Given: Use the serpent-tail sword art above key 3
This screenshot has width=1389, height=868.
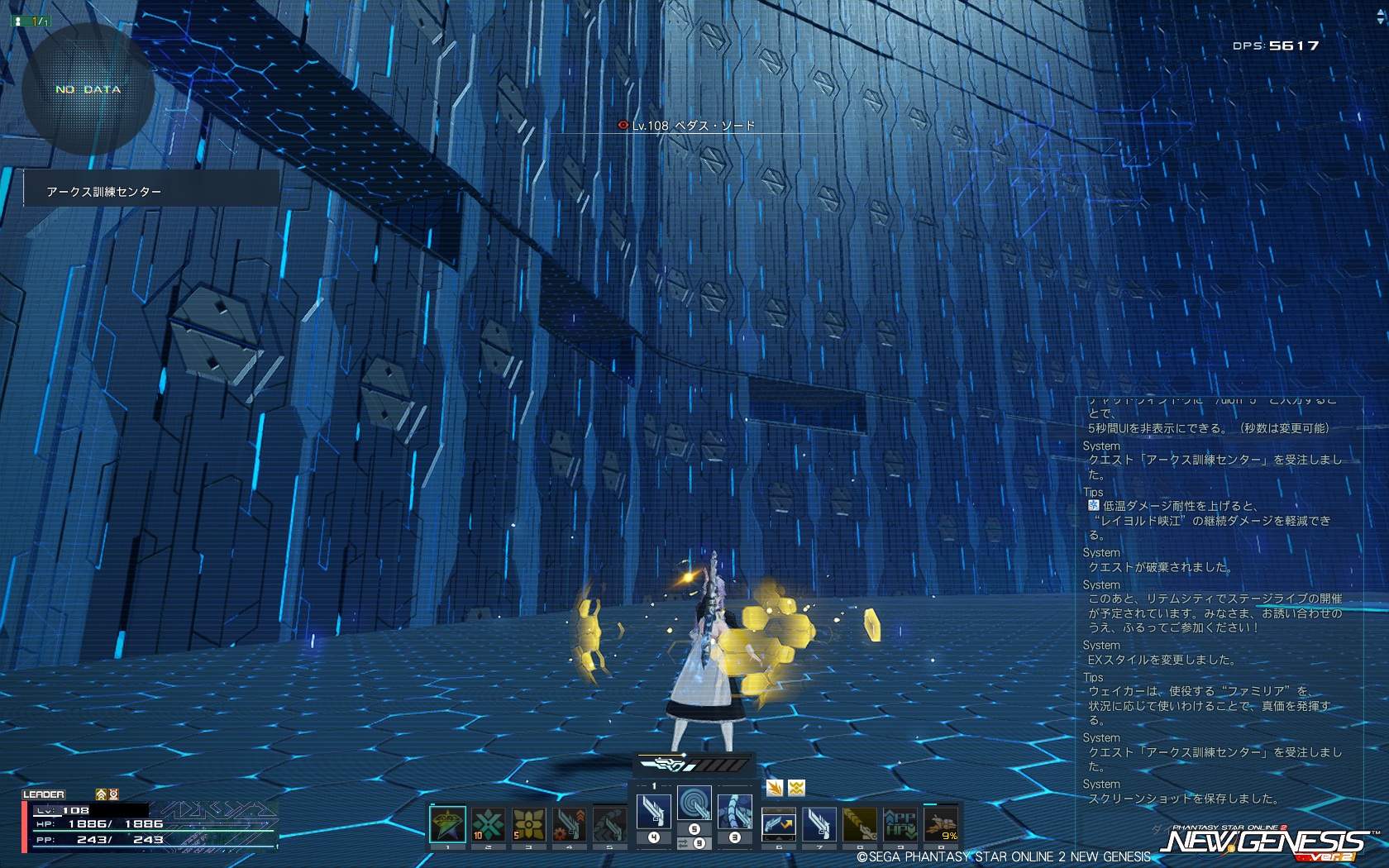Looking at the screenshot, I should tap(734, 812).
